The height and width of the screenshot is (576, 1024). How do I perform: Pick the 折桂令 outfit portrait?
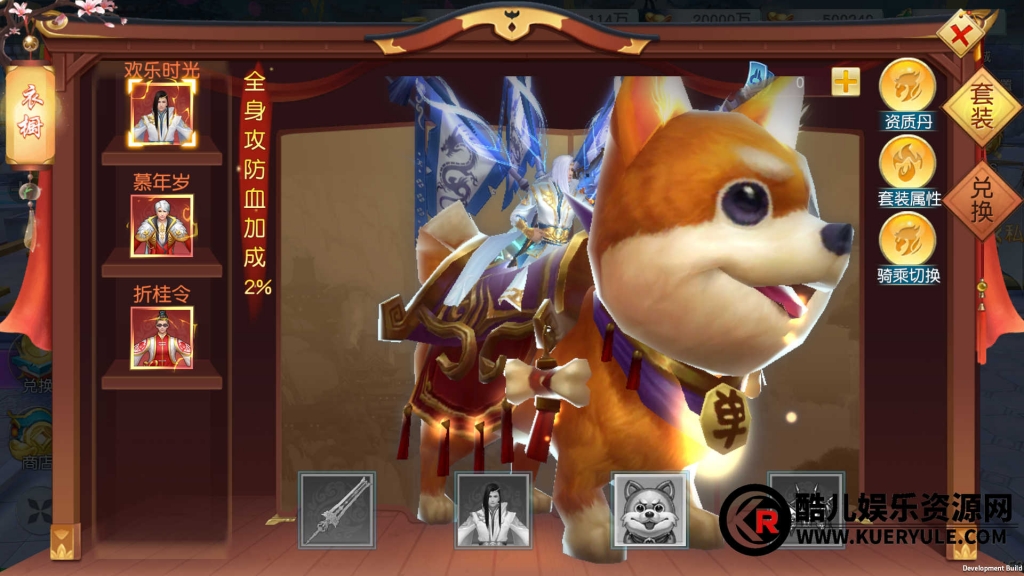161,337
